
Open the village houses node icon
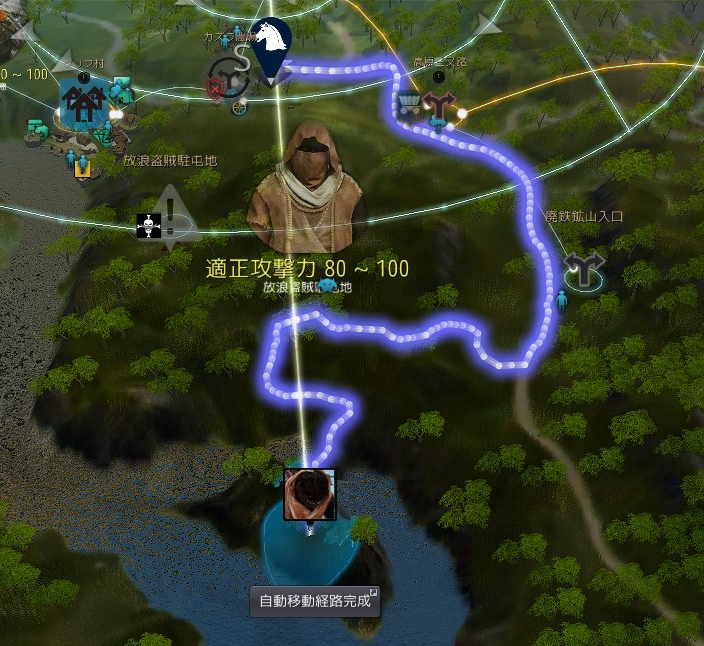coord(82,102)
